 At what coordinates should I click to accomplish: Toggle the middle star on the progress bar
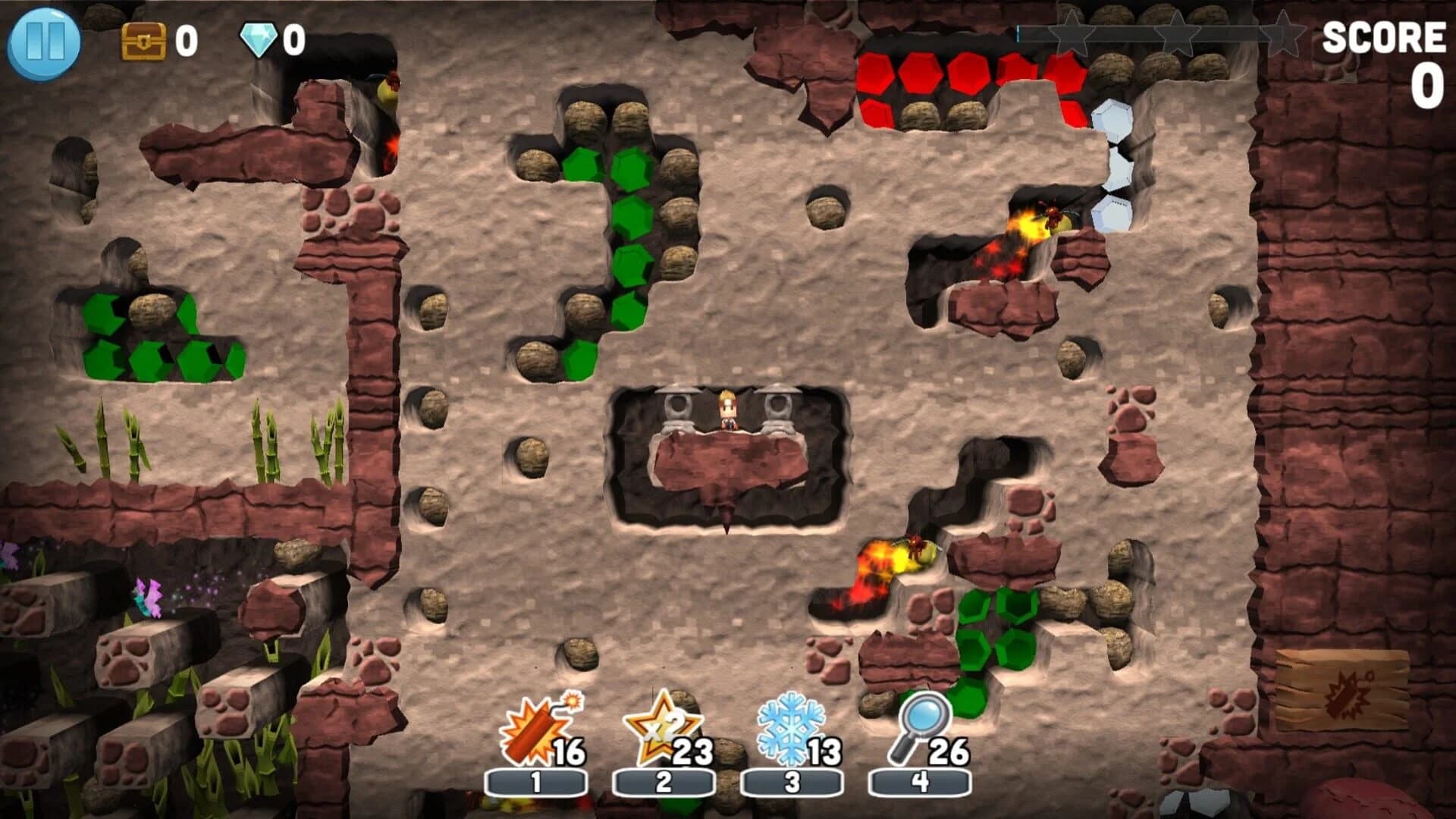tap(1175, 34)
